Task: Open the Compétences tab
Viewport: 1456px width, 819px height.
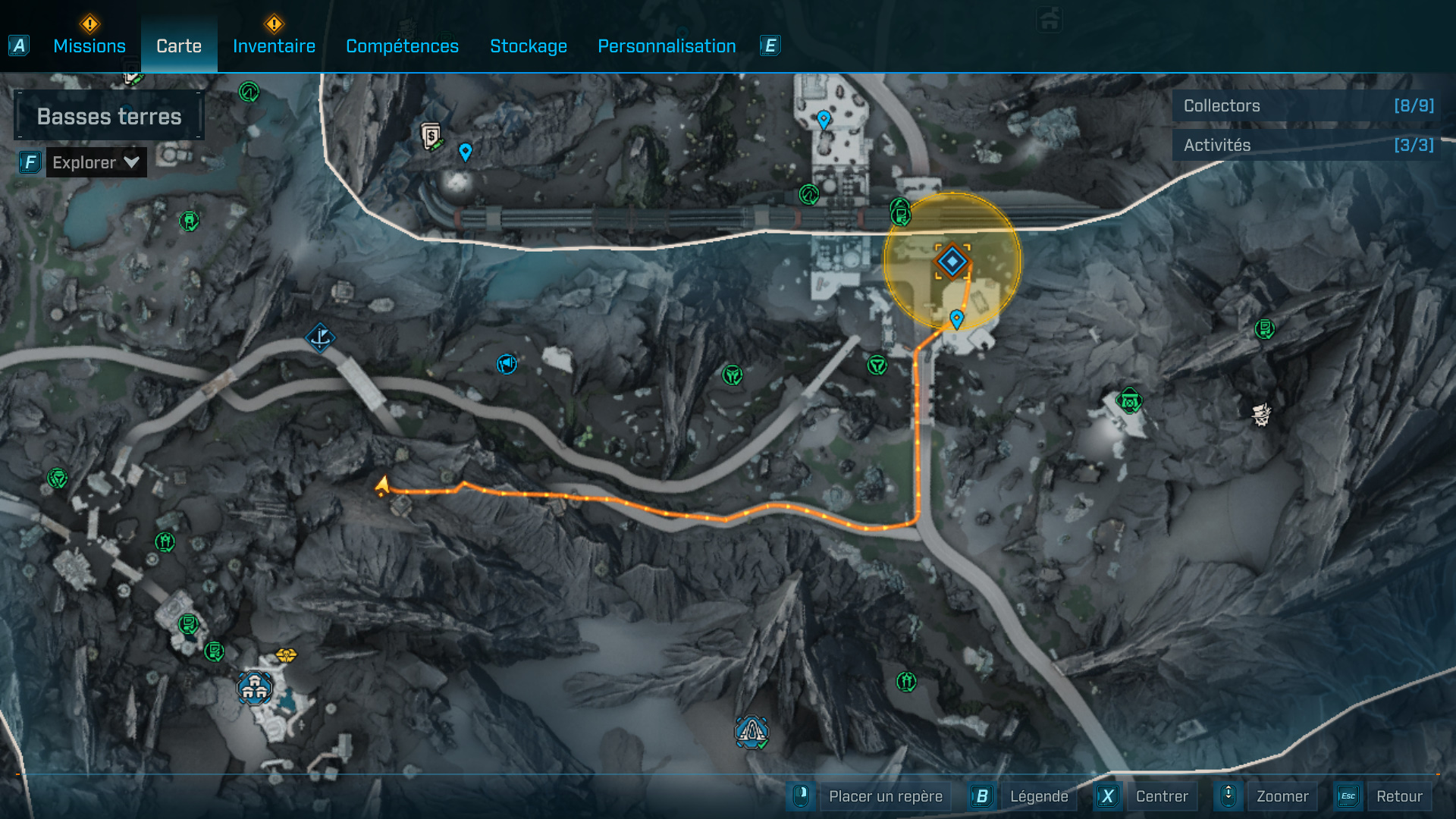Action: coord(402,46)
